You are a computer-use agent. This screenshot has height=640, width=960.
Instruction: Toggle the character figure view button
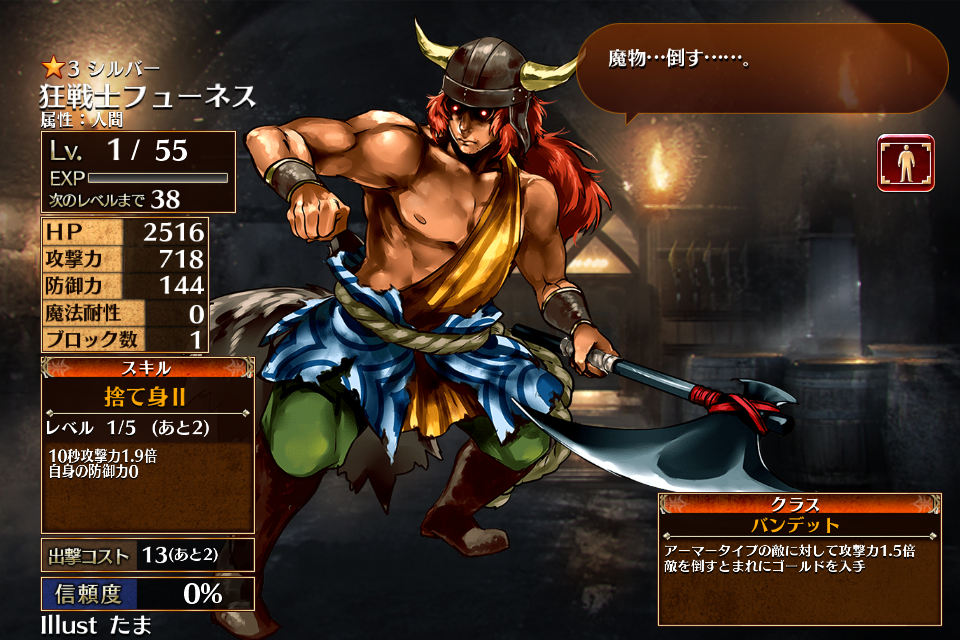906,163
